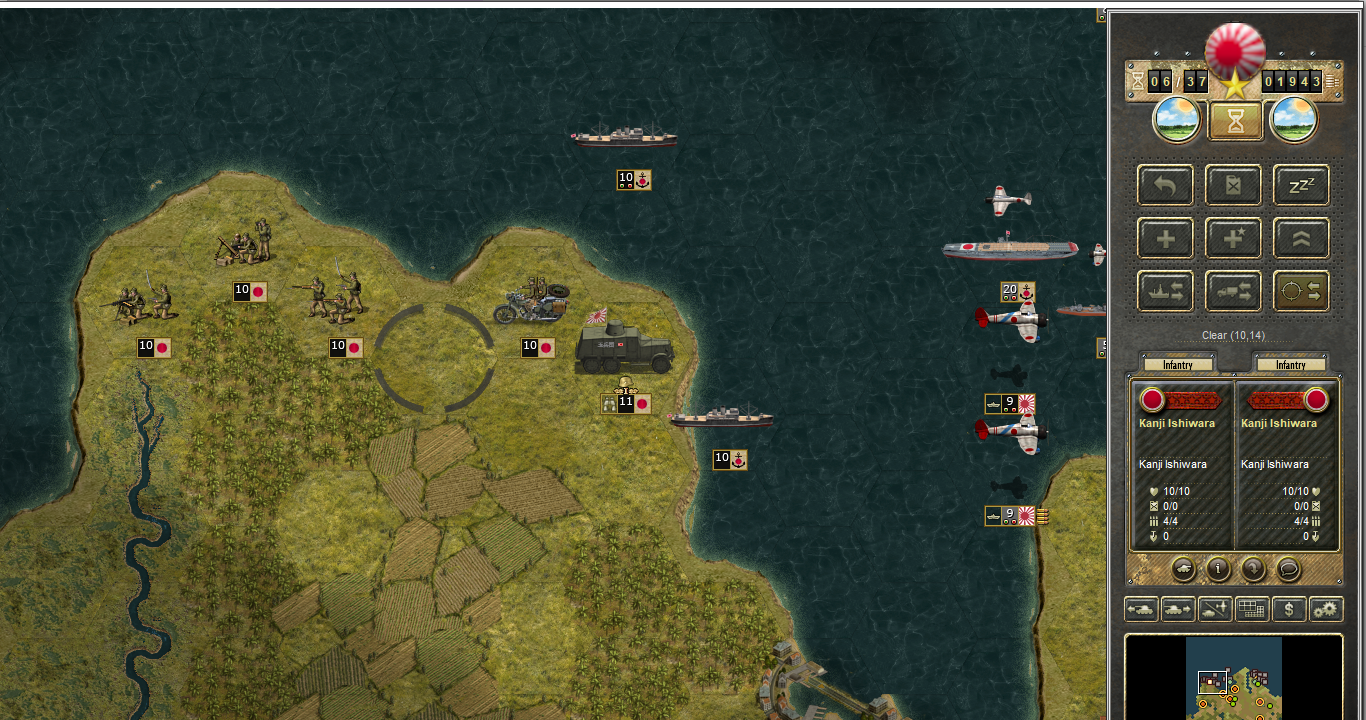This screenshot has width=1366, height=720.
Task: Open unit info with the 'i' button
Action: point(1218,569)
